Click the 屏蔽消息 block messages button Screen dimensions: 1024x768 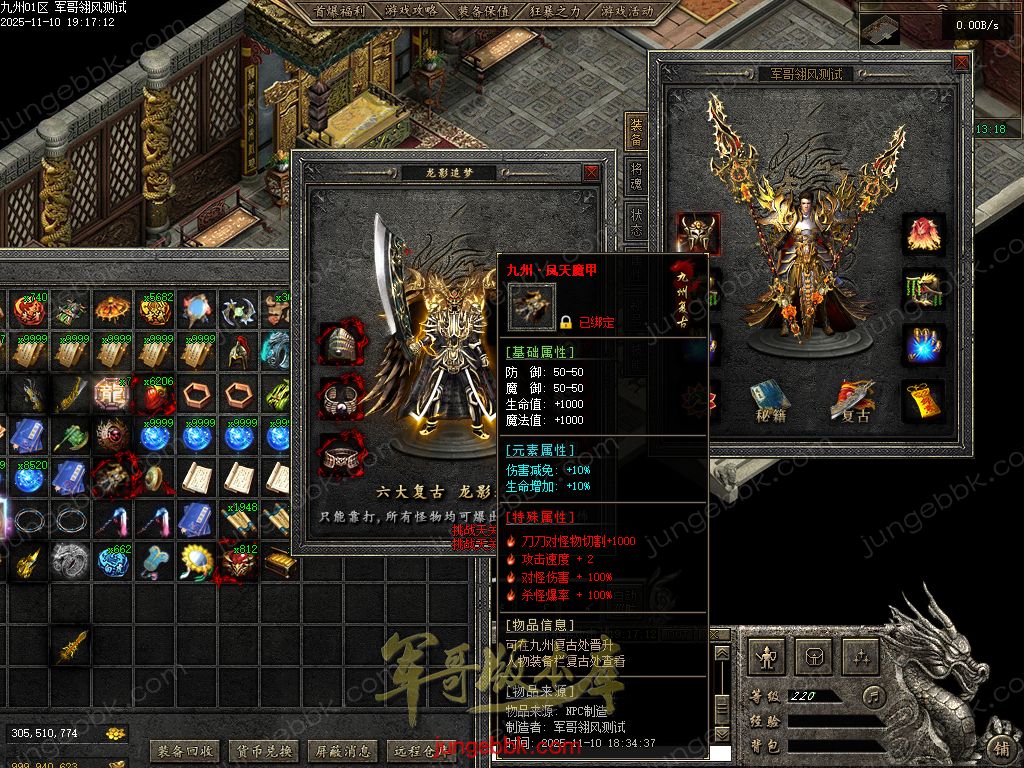(x=343, y=750)
